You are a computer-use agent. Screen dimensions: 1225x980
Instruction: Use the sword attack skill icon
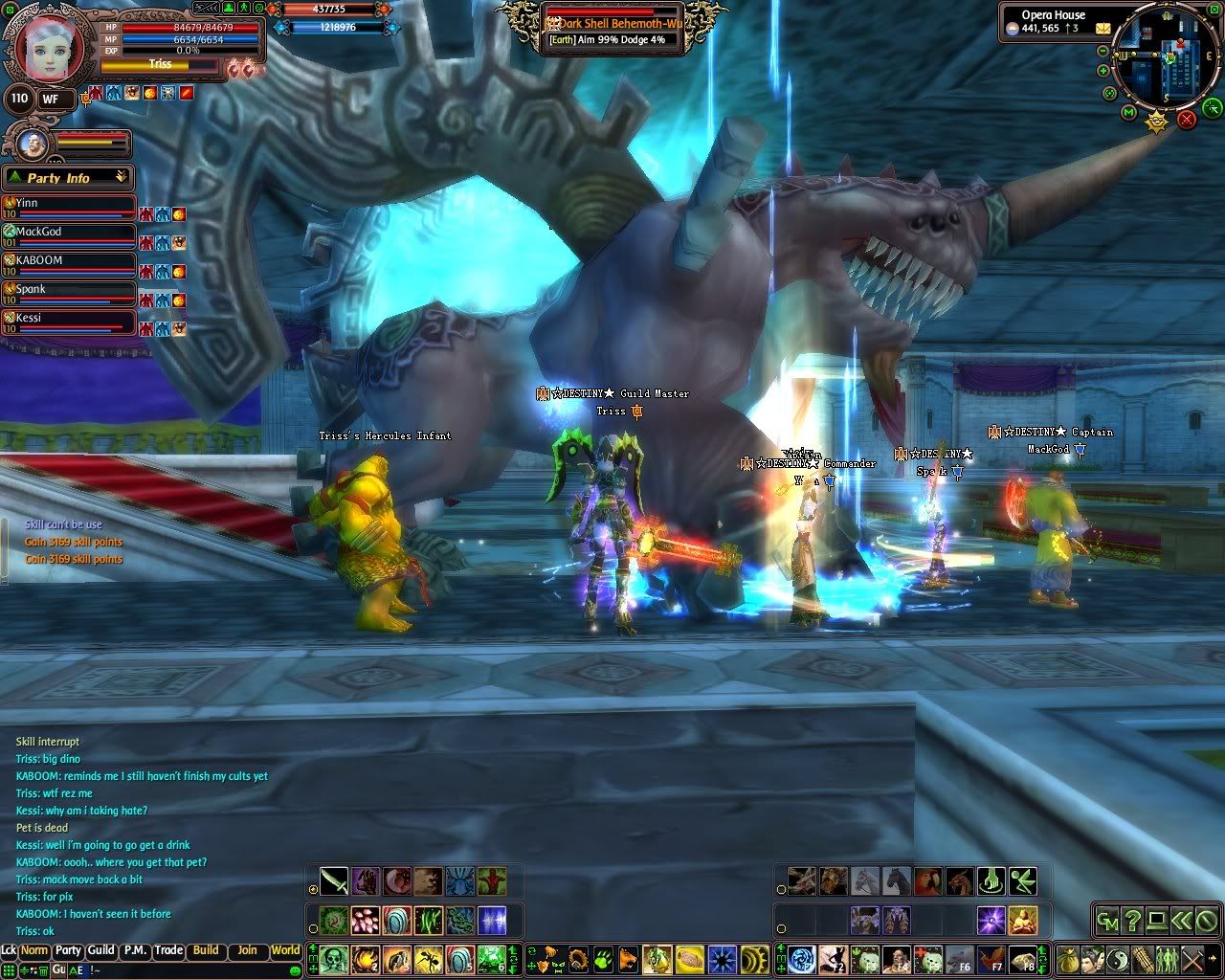(x=334, y=880)
